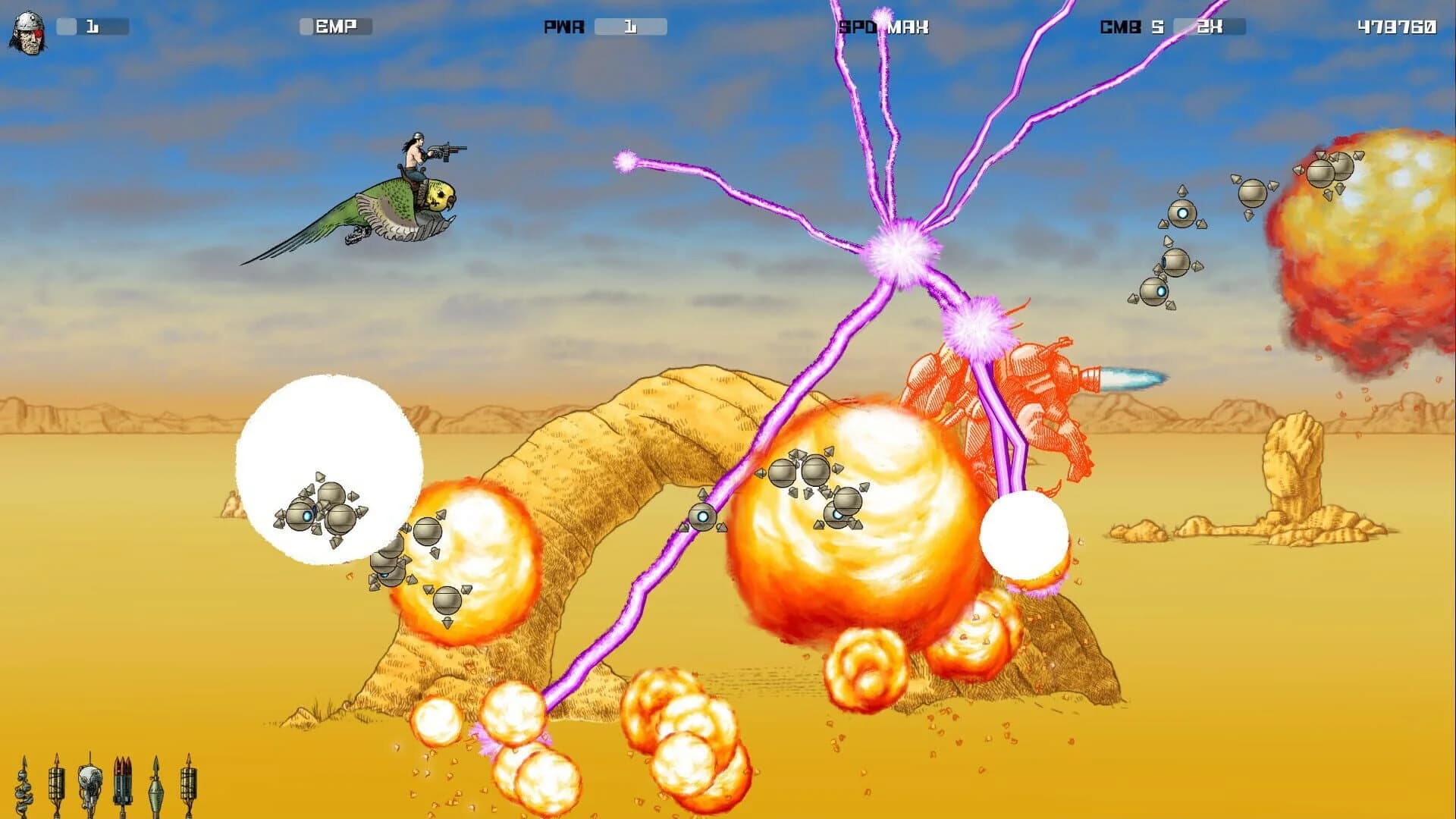Image resolution: width=1456 pixels, height=819 pixels.
Task: Toggle the CMB 2X combo multiplier display
Action: click(1211, 25)
